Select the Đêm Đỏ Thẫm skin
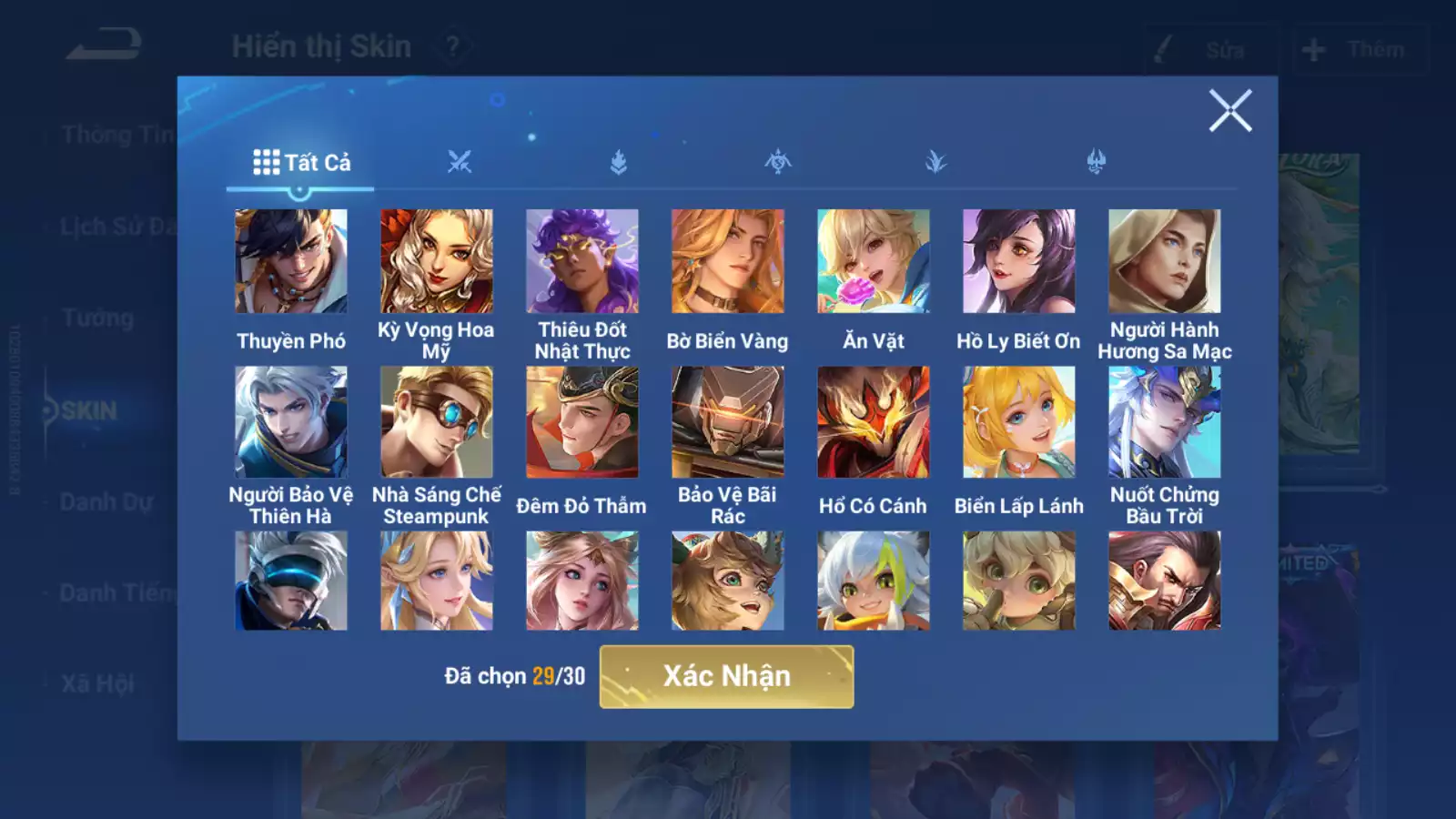 click(x=582, y=422)
